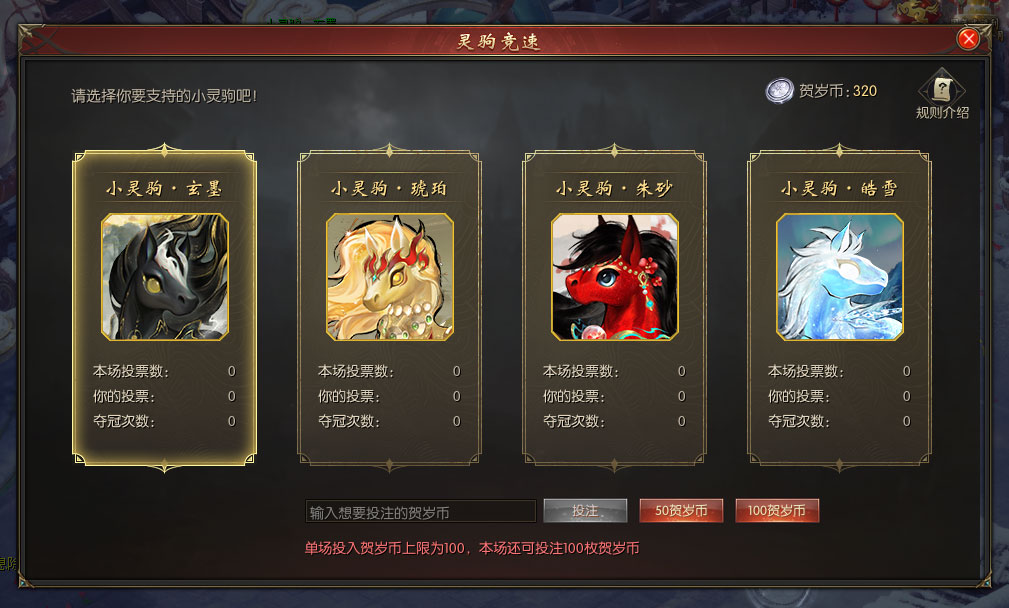Close the 灵驹竞速 window
This screenshot has width=1009, height=608.
(967, 39)
